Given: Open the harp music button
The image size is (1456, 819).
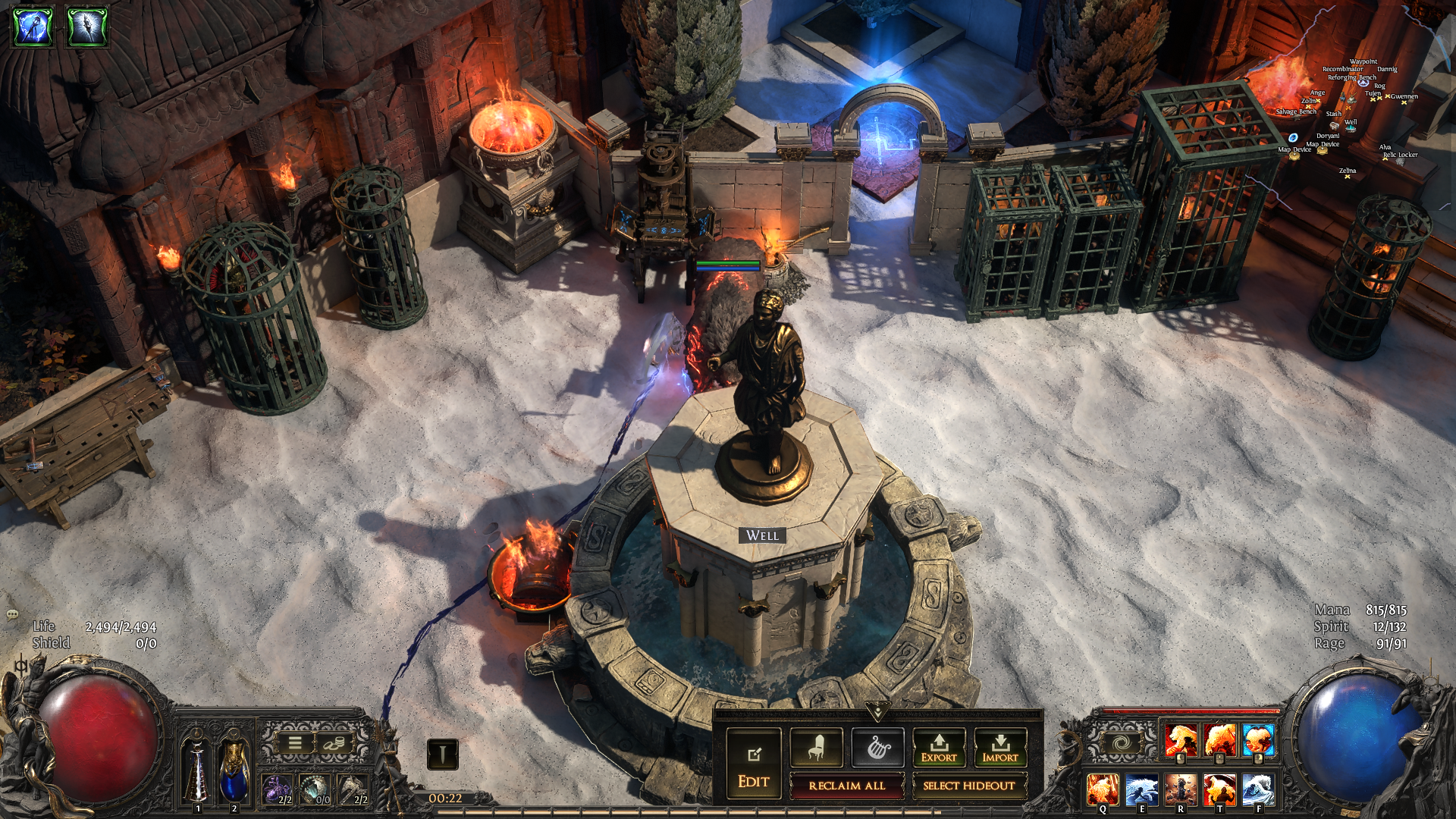Looking at the screenshot, I should pos(877,748).
